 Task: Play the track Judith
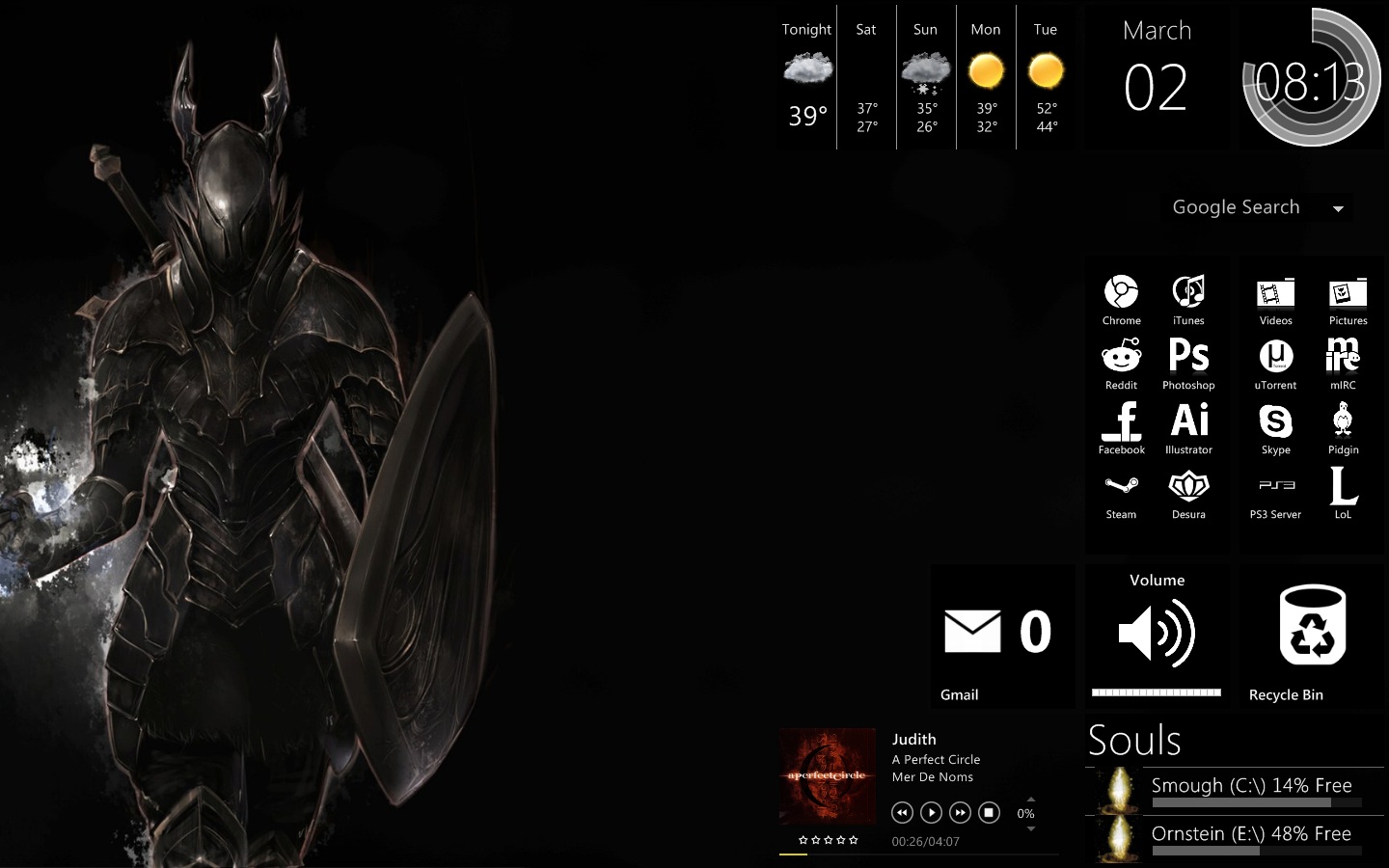click(x=931, y=813)
